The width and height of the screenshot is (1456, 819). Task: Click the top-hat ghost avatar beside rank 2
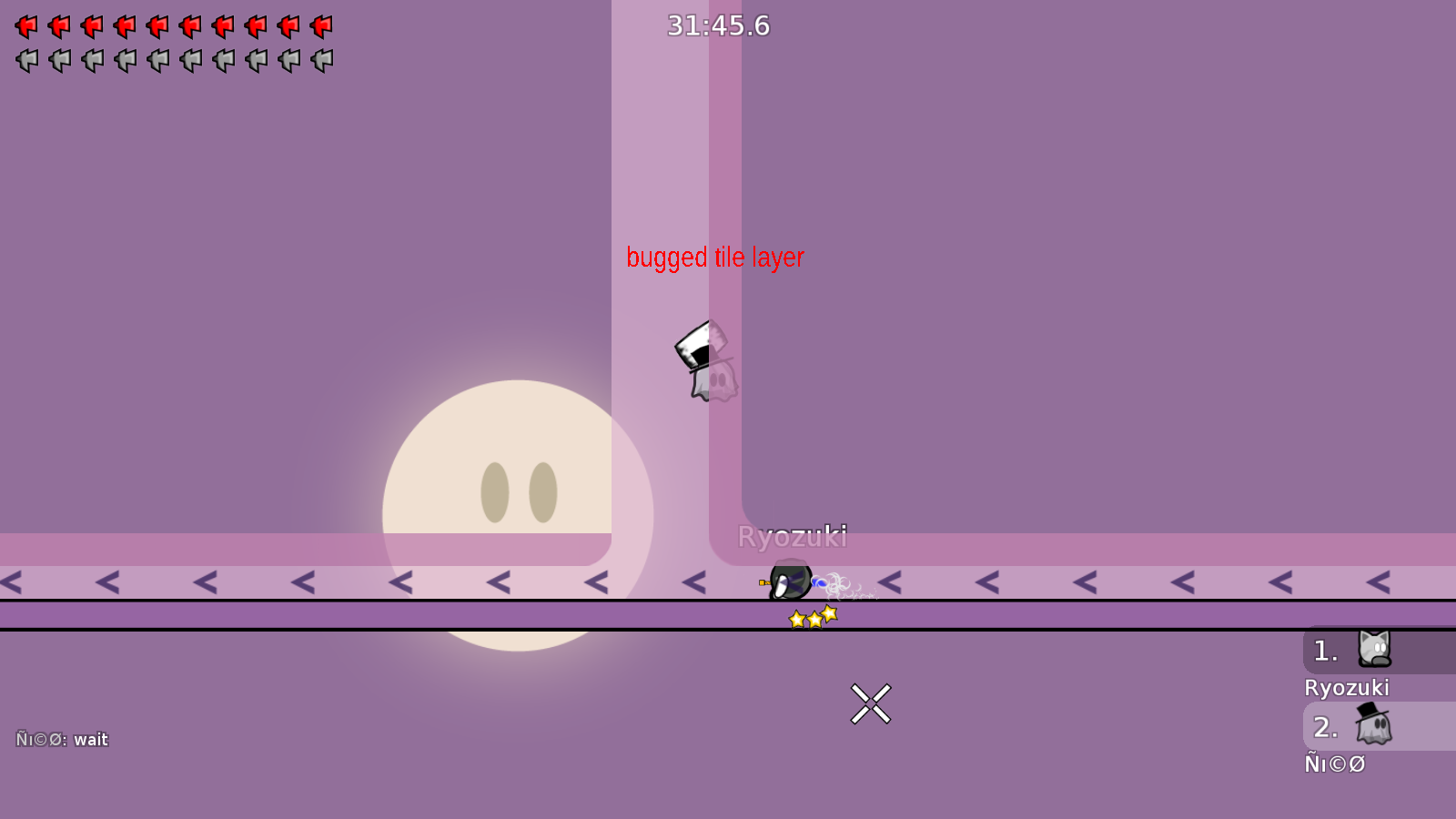1374,726
